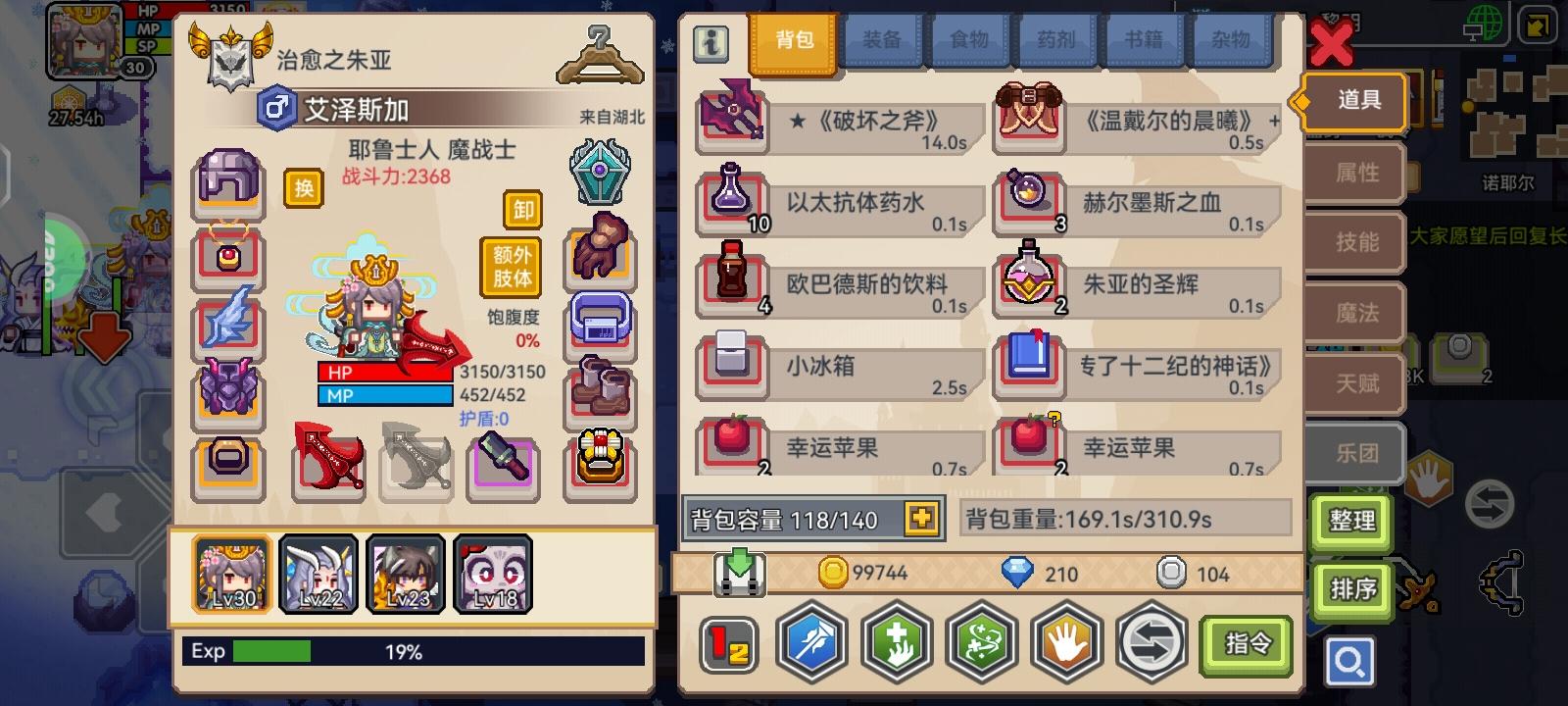
Task: Click the 换 character swap icon
Action: point(303,188)
